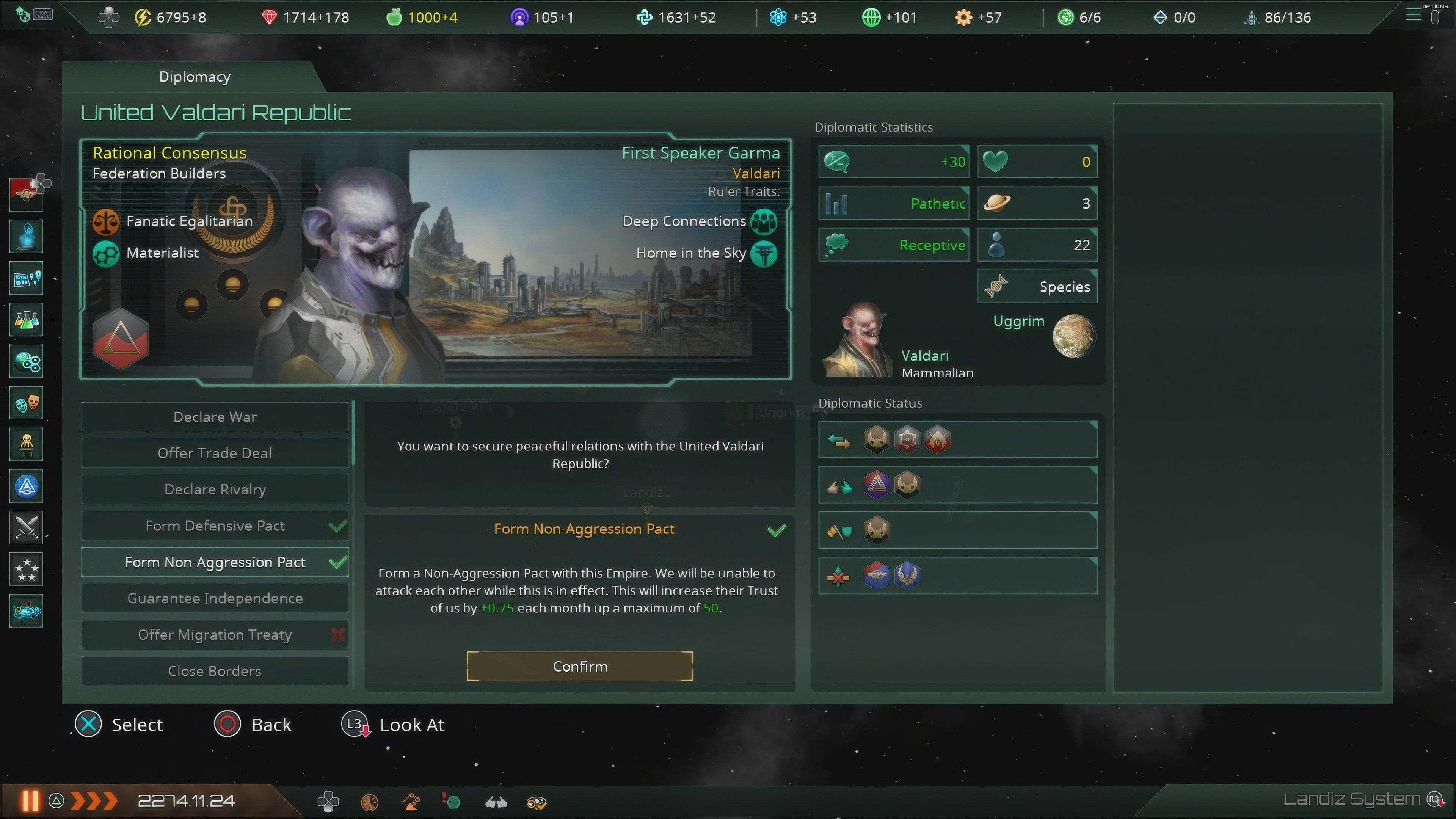Open the Leaders hologram panel icon
Image resolution: width=1456 pixels, height=819 pixels.
[x=26, y=236]
